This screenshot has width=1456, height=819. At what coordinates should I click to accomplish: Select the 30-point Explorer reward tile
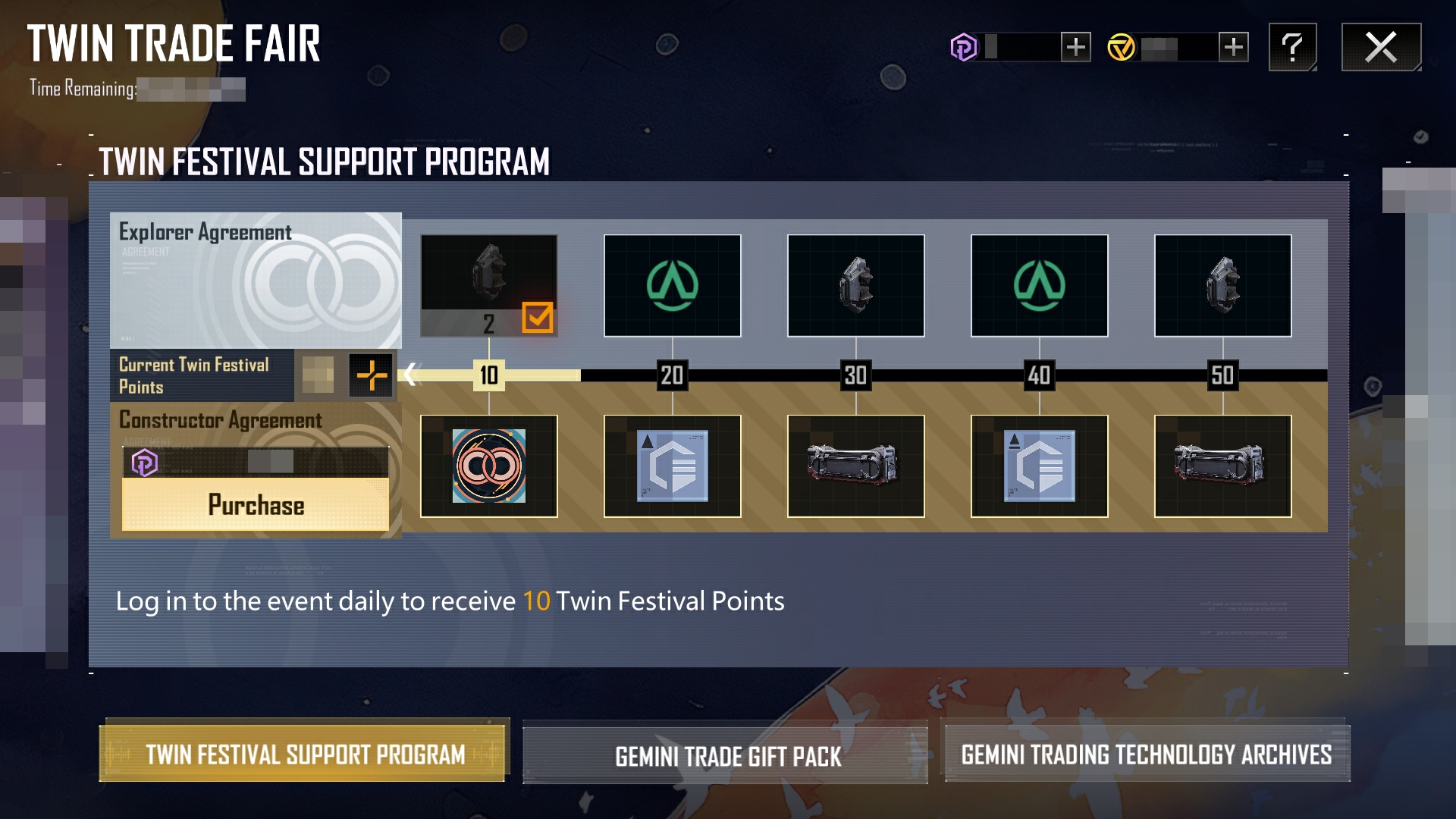pos(856,285)
